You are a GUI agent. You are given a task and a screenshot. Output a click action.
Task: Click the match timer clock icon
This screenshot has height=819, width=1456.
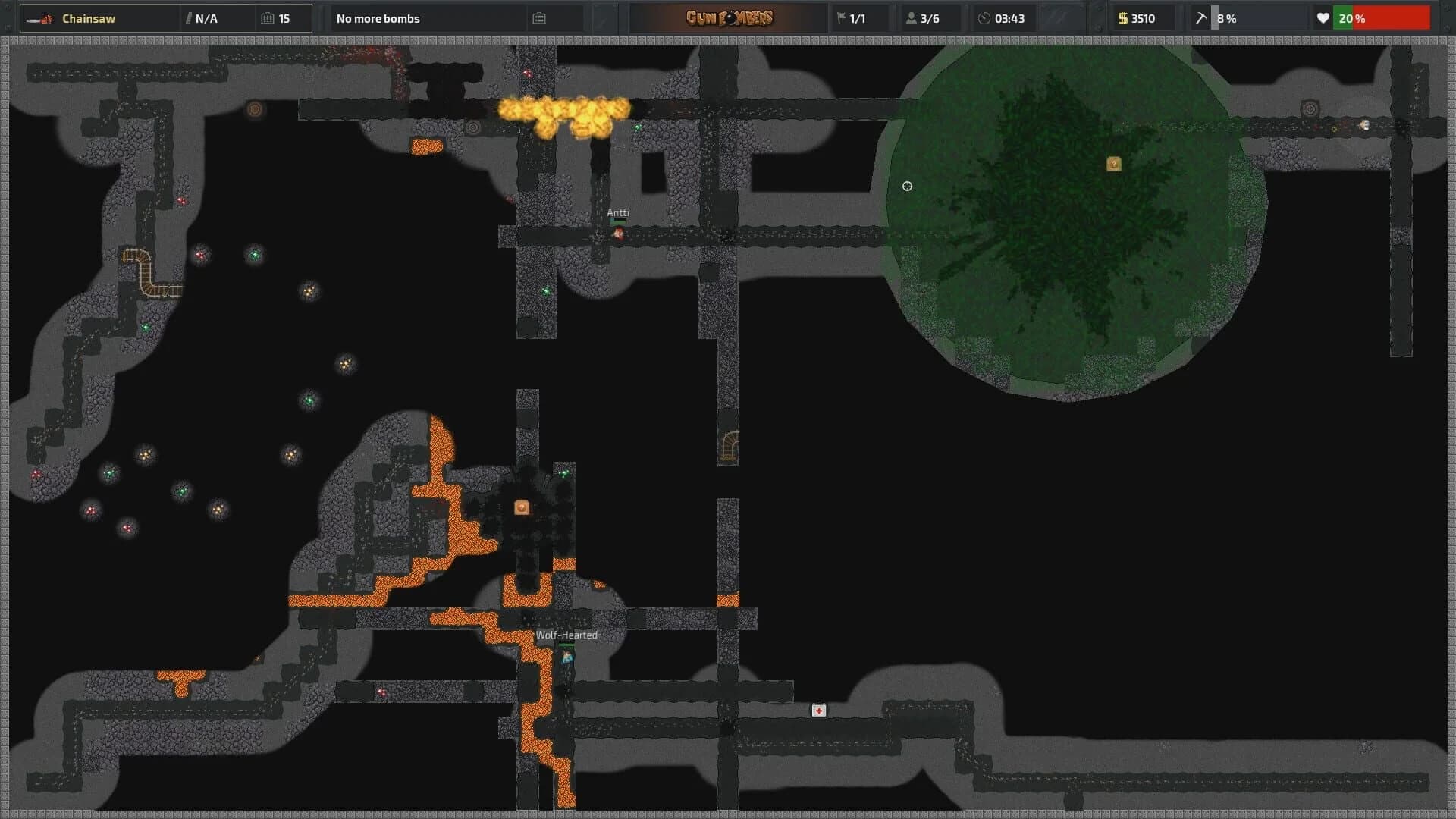[x=984, y=18]
